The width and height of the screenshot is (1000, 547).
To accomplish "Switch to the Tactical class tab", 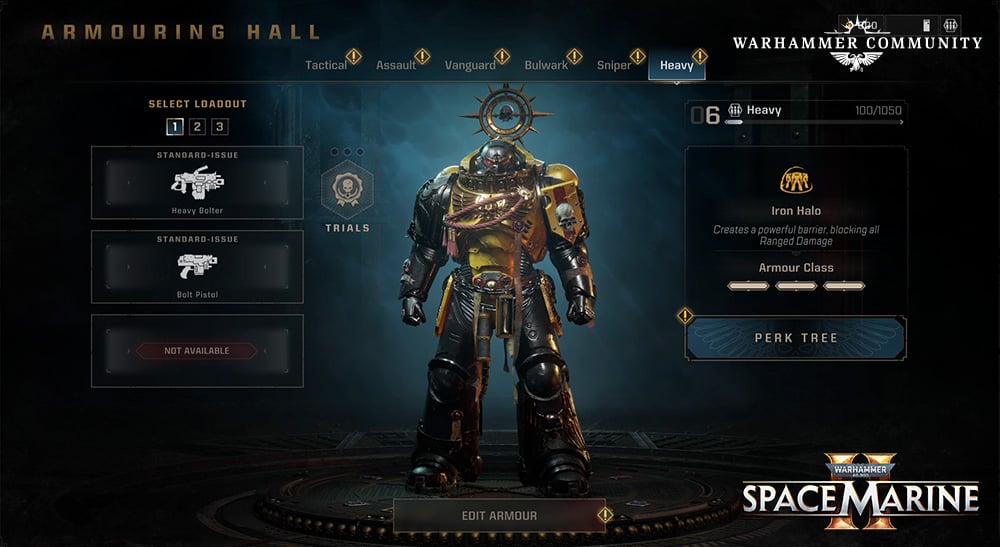I will 327,66.
